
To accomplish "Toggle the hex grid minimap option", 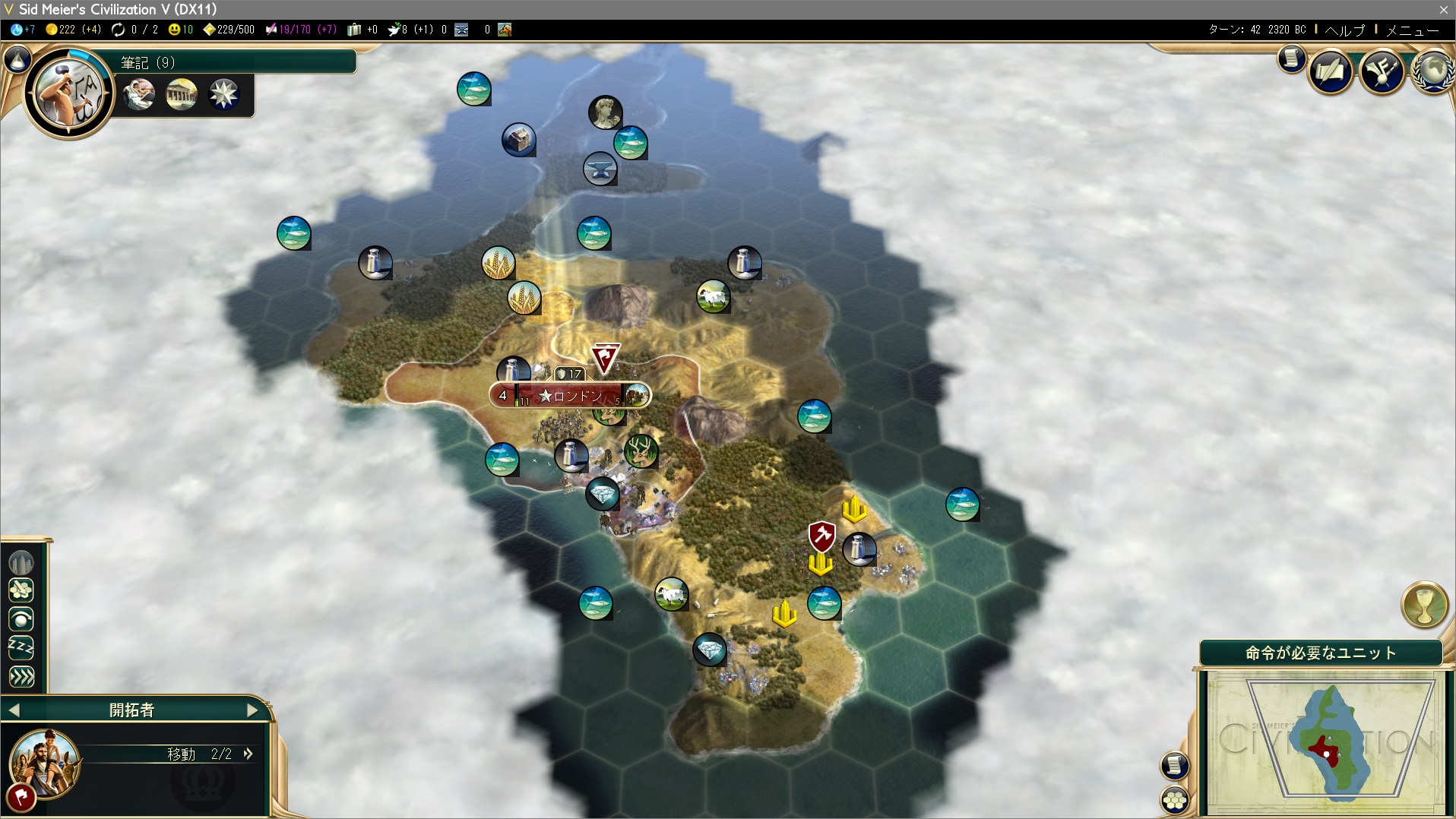I will click(x=1175, y=800).
